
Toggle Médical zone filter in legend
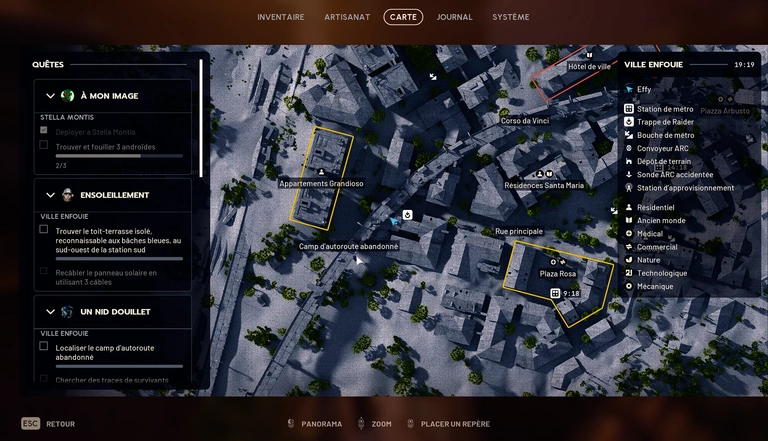pyautogui.click(x=649, y=234)
